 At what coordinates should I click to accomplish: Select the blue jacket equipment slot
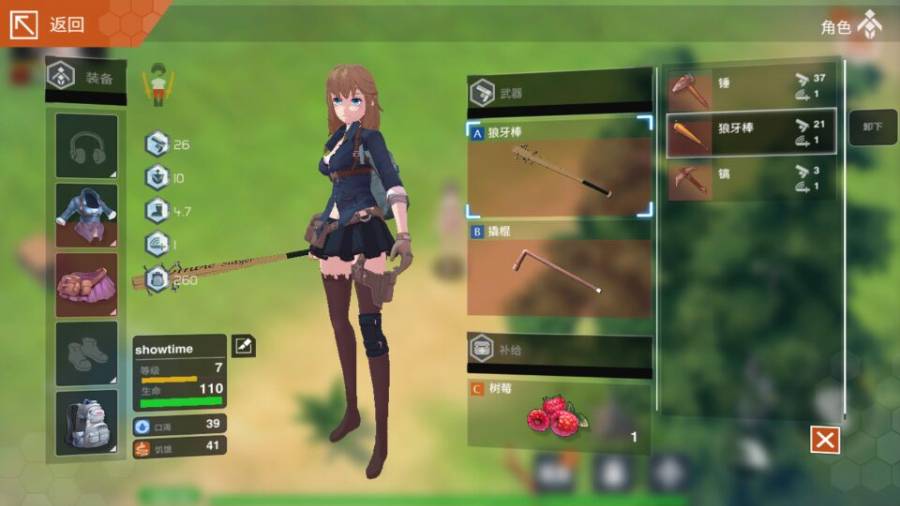[86, 214]
